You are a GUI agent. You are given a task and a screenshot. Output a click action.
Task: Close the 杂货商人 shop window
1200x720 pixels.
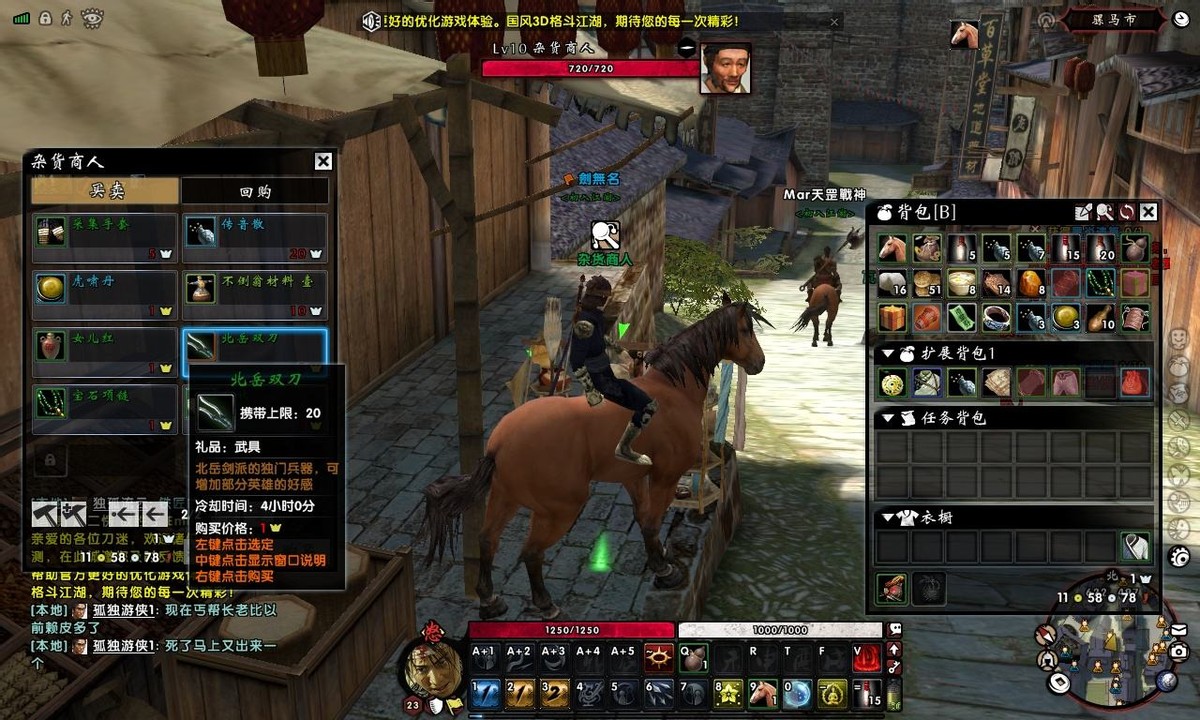[323, 162]
